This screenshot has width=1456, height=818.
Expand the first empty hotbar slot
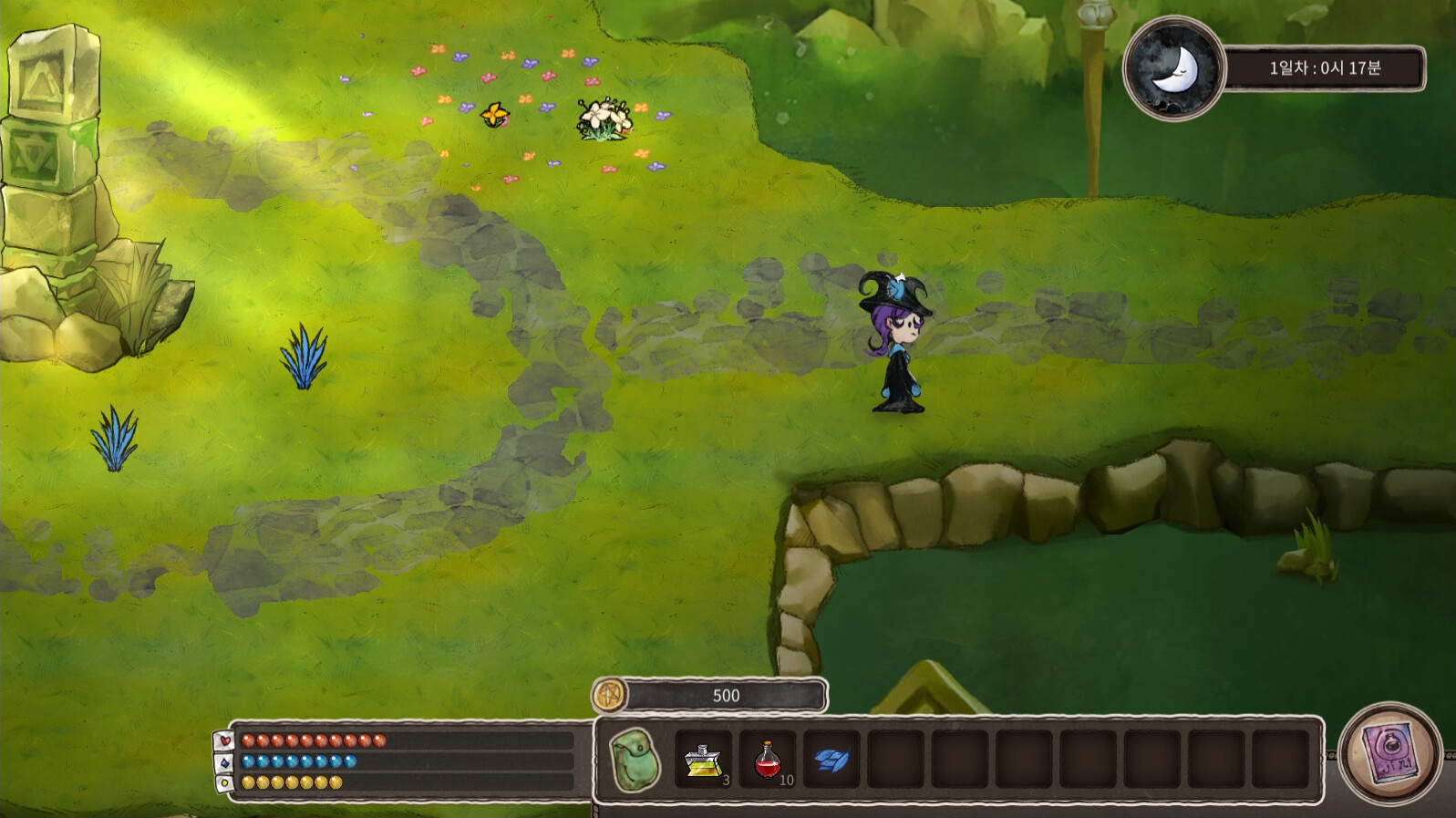896,759
